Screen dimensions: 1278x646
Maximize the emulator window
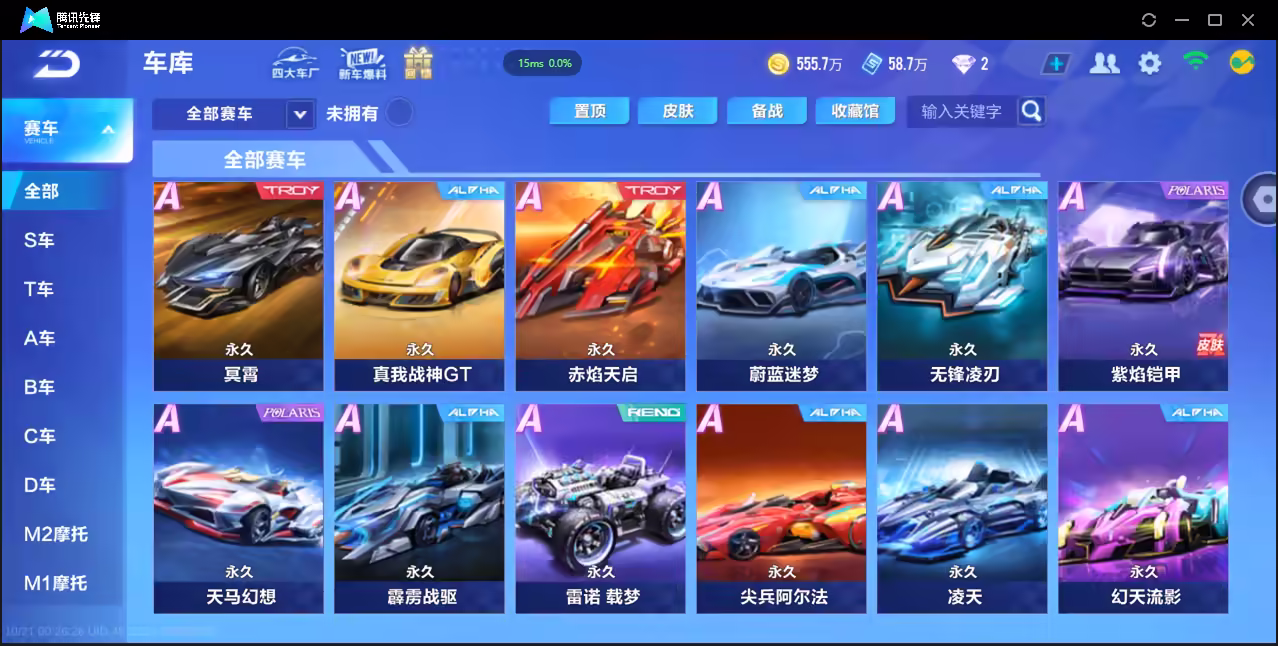pos(1215,20)
